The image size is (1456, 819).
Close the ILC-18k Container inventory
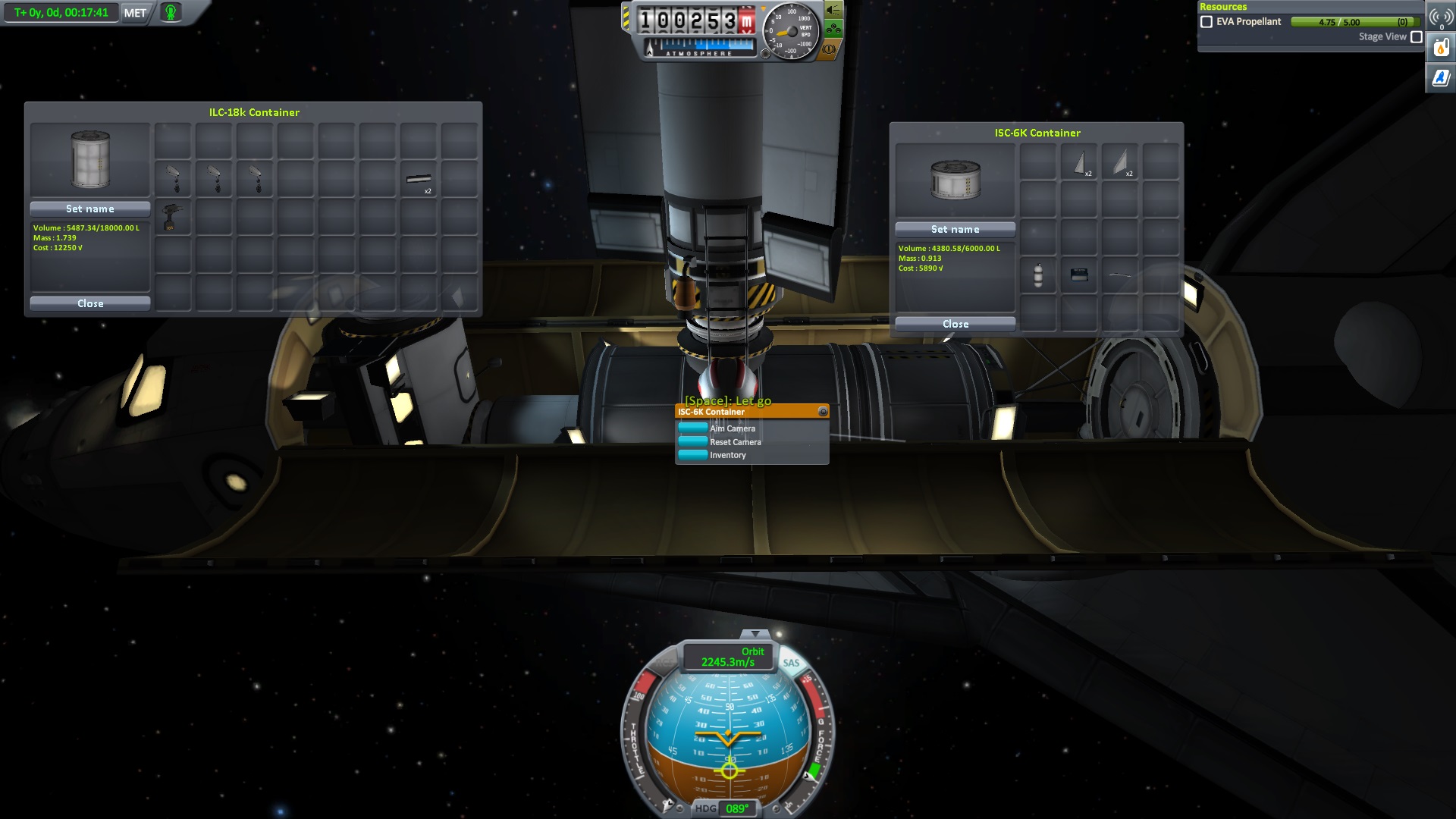point(90,303)
